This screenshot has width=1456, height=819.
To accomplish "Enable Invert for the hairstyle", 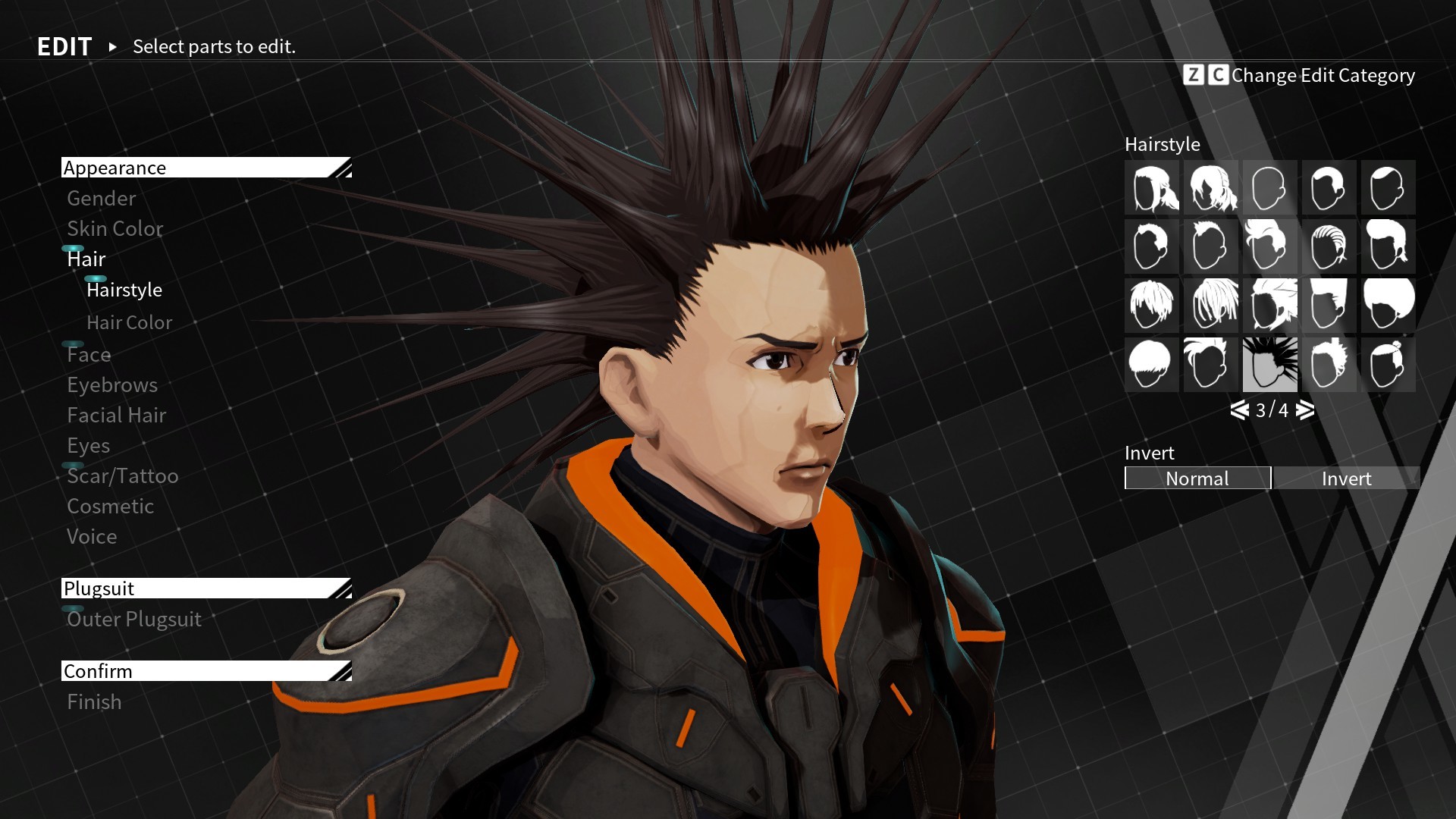I will [x=1346, y=479].
